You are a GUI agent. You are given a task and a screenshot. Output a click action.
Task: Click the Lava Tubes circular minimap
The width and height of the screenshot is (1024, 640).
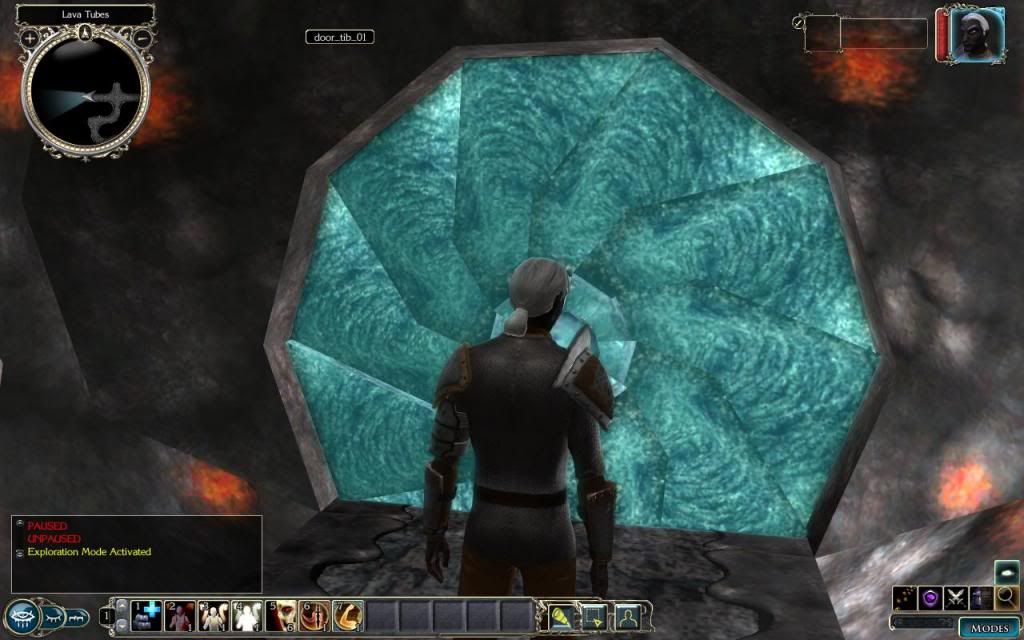point(86,95)
